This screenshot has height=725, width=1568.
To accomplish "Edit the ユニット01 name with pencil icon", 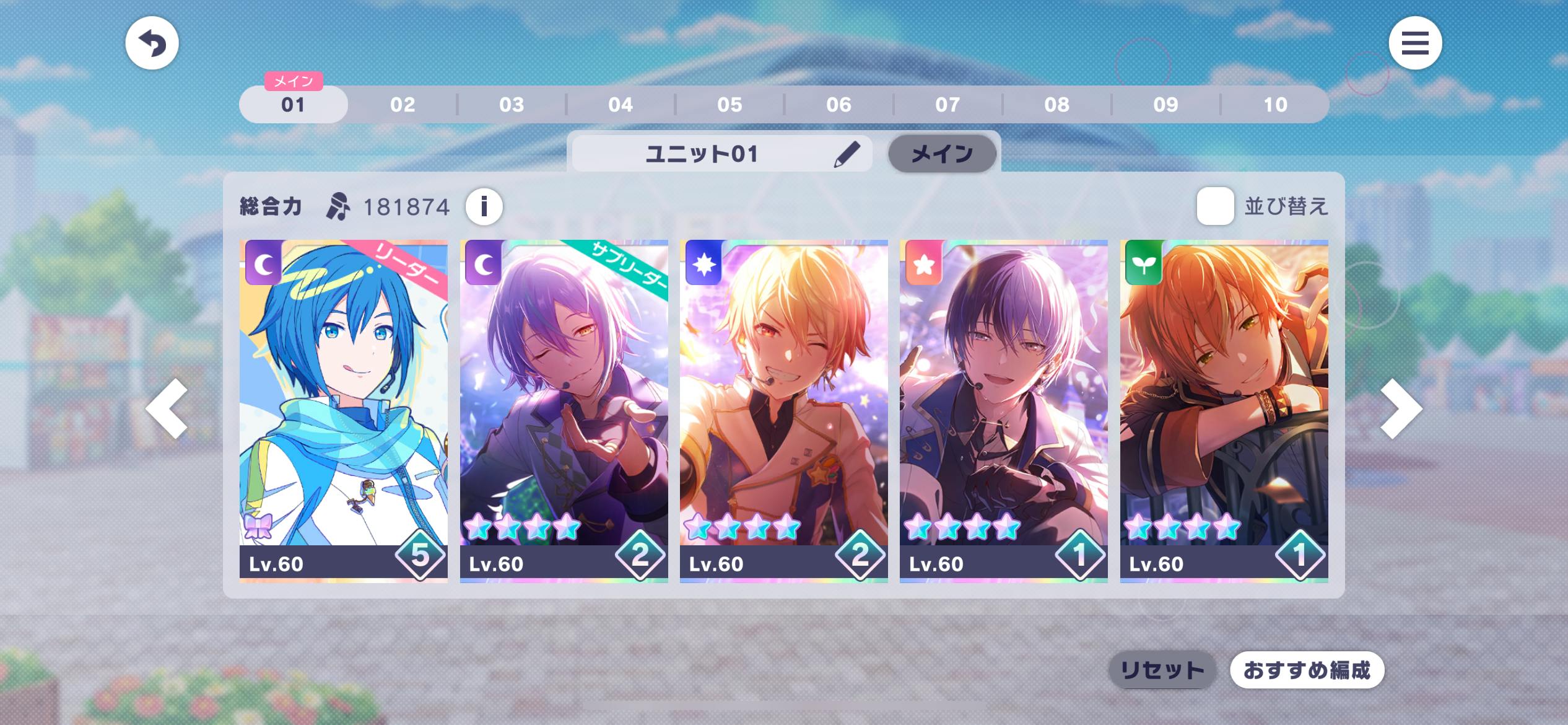I will [846, 154].
